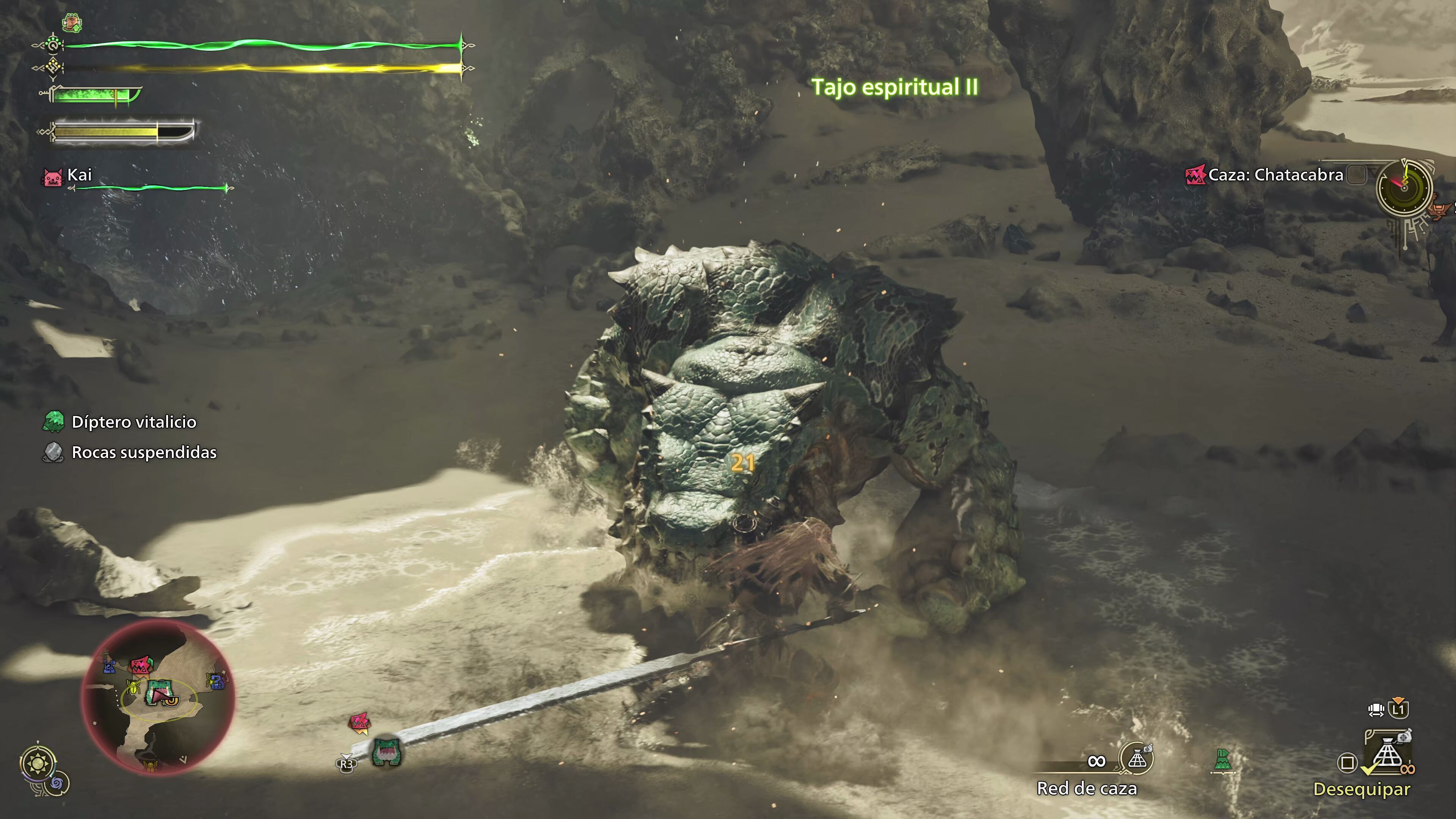Image resolution: width=1456 pixels, height=819 pixels.
Task: Select Kai the Palico companion icon
Action: pyautogui.click(x=53, y=177)
